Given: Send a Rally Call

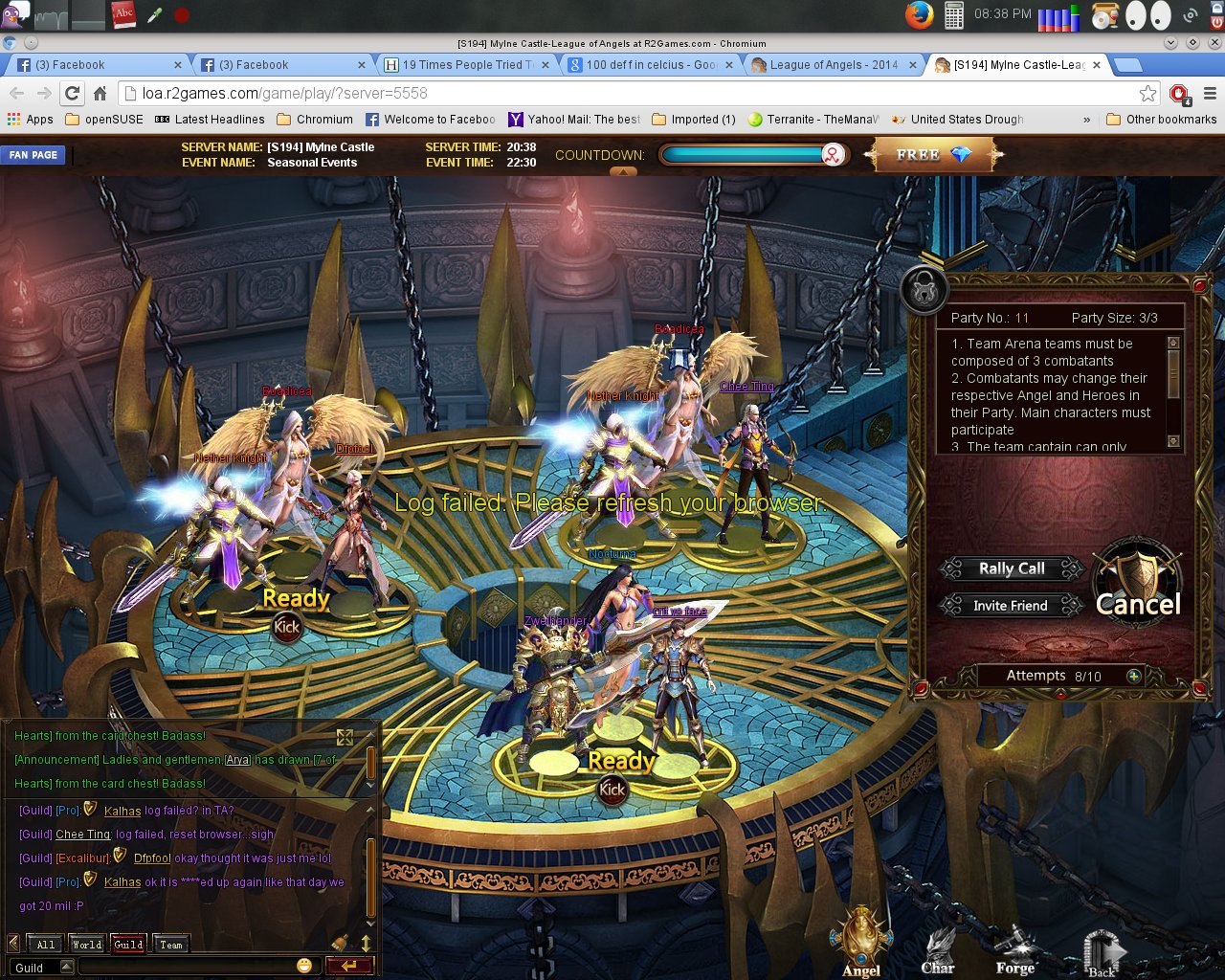Looking at the screenshot, I should tap(1012, 568).
